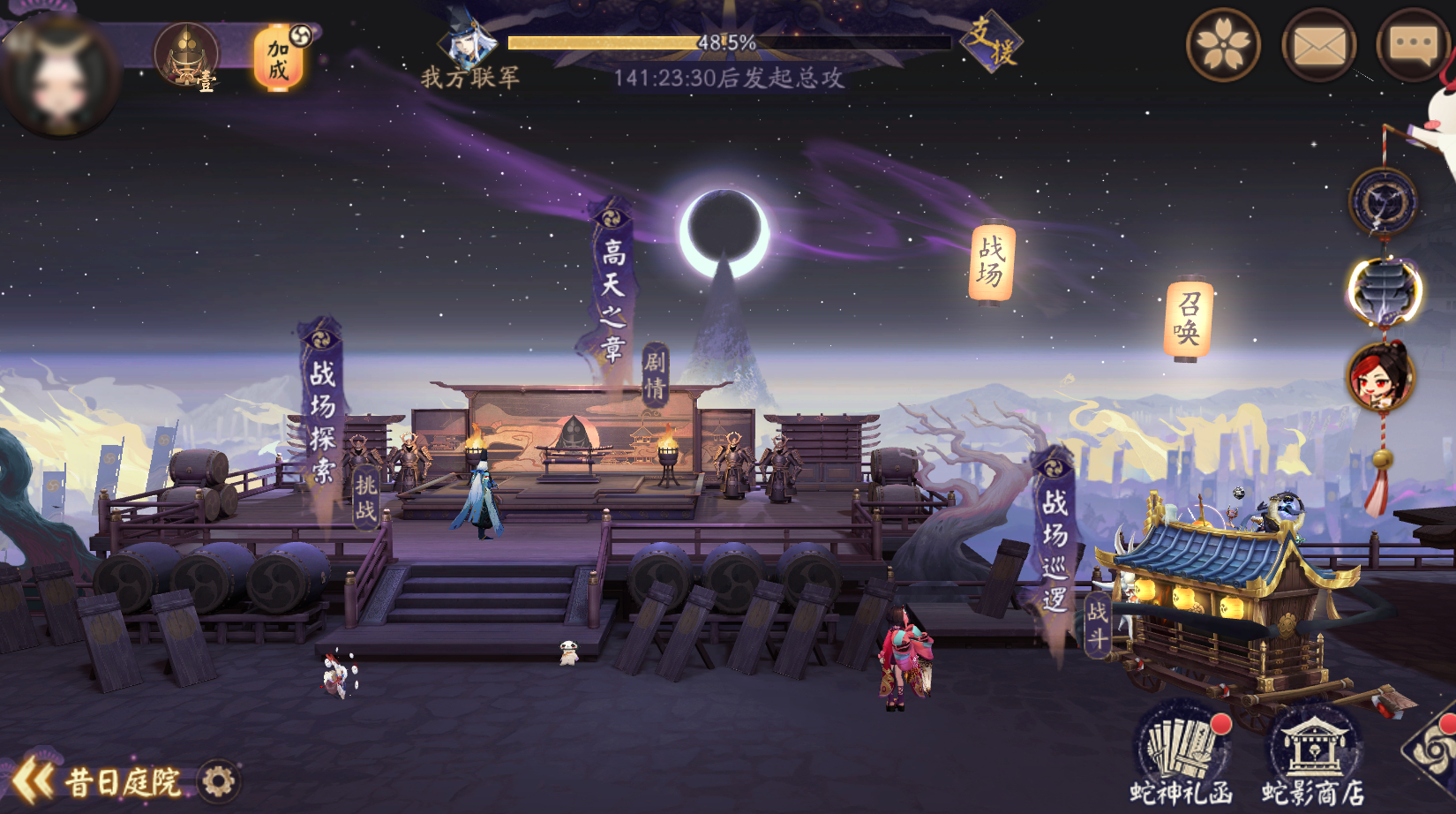This screenshot has width=1456, height=814.
Task: Open the gear settings button
Action: point(218,781)
